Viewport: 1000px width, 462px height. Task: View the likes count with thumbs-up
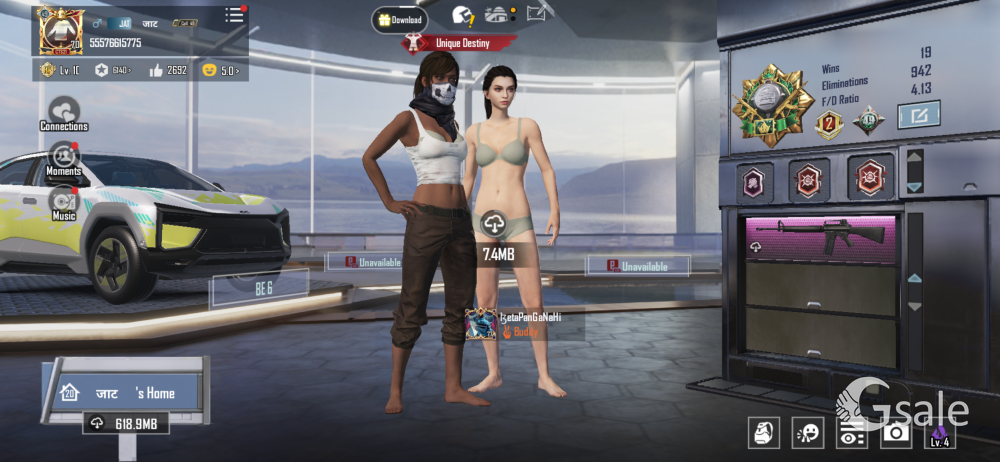[x=168, y=70]
